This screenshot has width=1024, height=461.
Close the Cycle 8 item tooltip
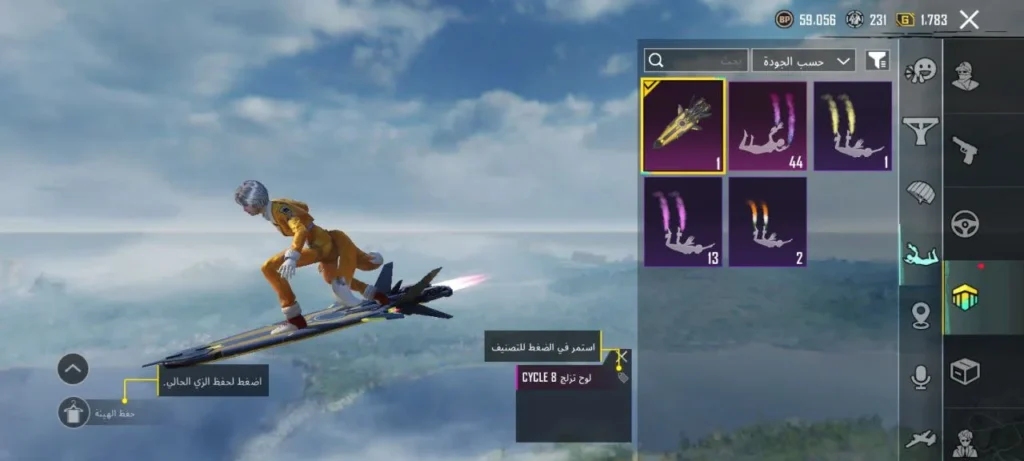621,356
